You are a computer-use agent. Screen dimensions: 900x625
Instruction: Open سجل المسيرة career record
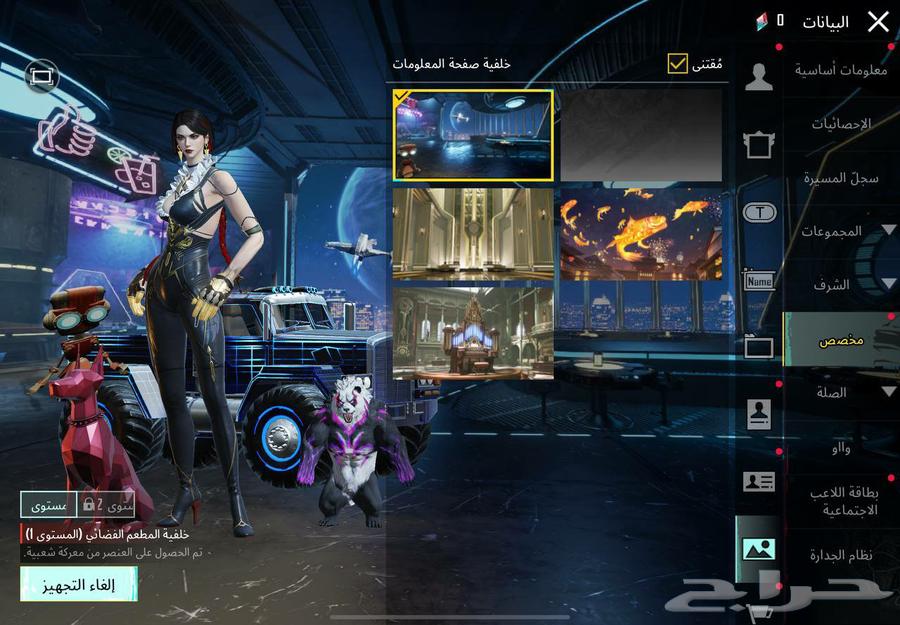840,178
